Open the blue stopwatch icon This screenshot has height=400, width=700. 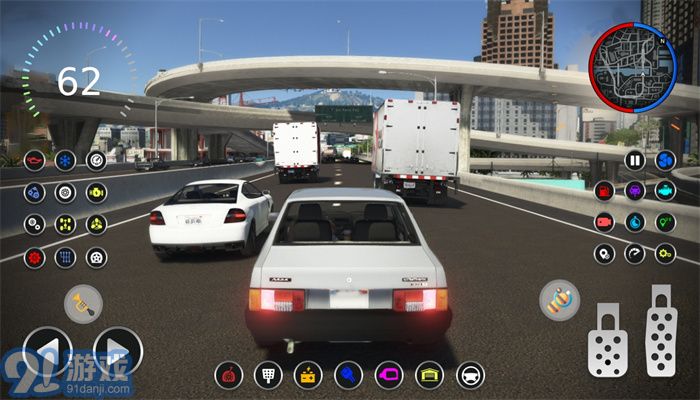[635, 222]
